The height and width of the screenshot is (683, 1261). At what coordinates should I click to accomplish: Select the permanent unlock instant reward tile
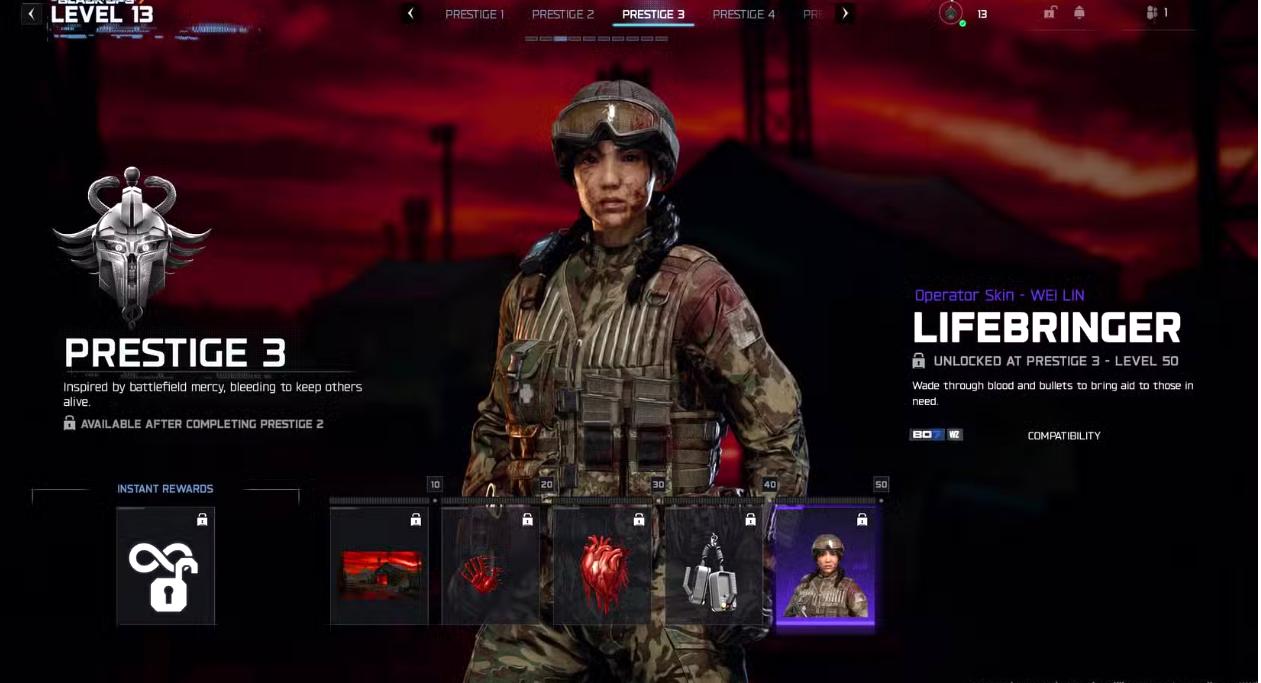coord(165,566)
